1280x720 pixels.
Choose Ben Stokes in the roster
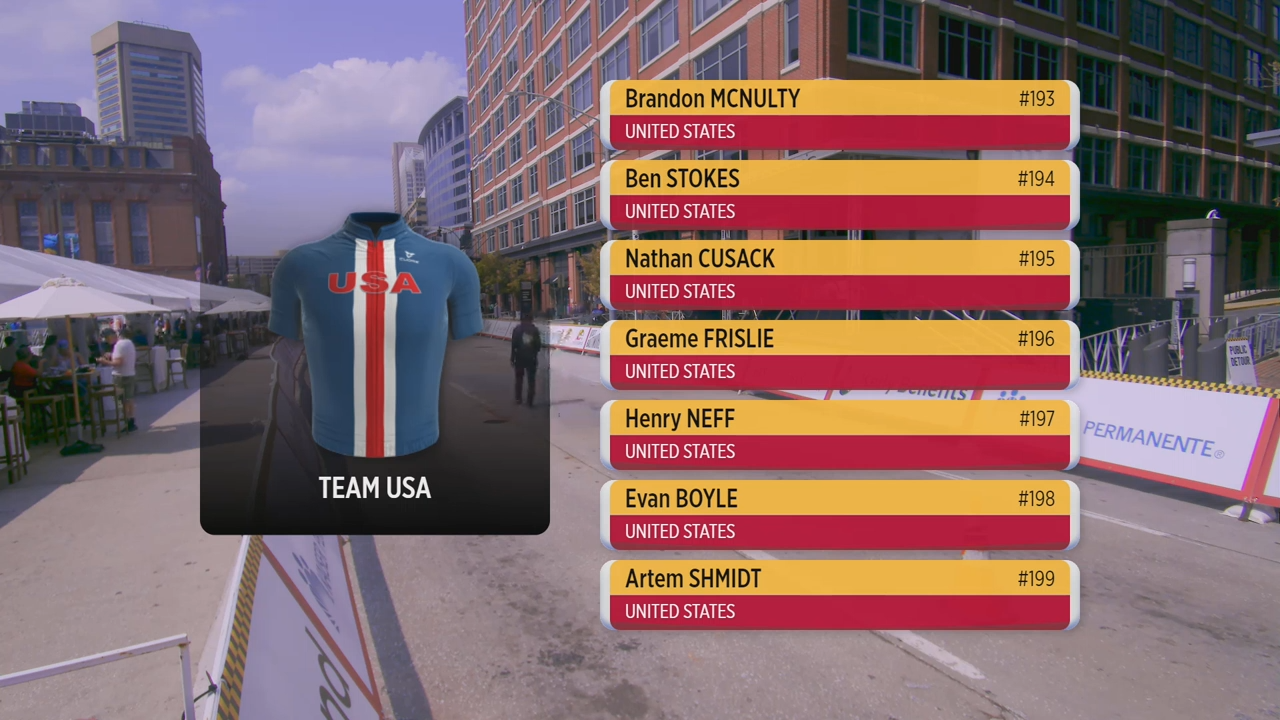coord(840,194)
